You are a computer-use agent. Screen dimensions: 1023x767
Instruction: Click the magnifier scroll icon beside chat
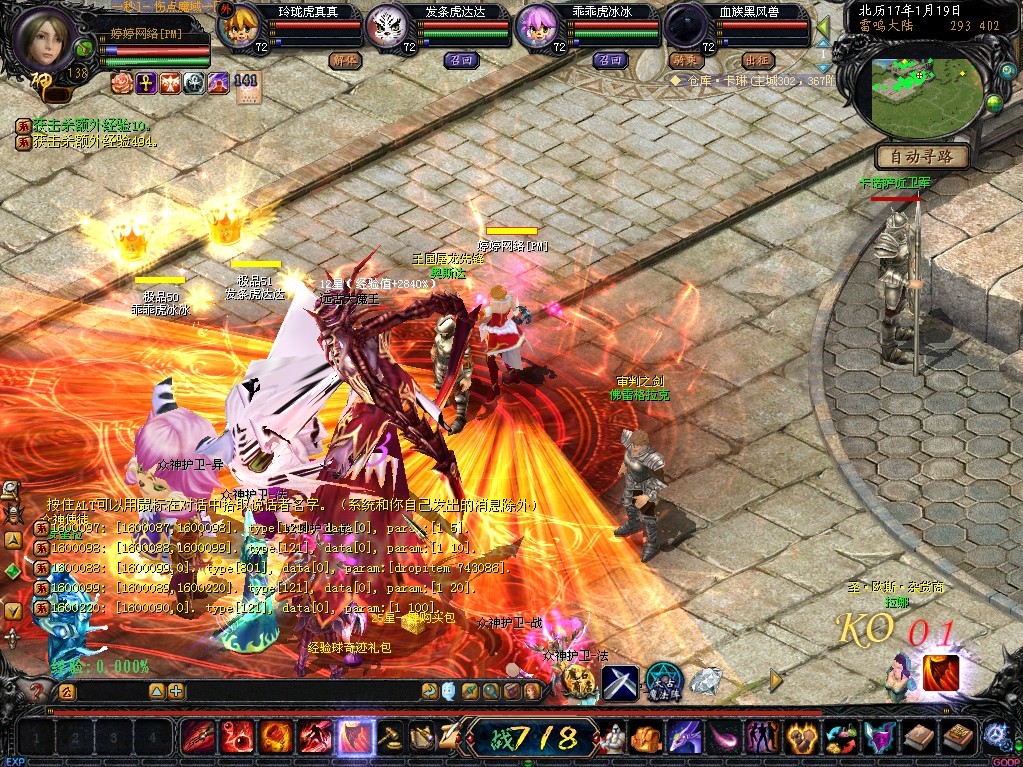491,690
